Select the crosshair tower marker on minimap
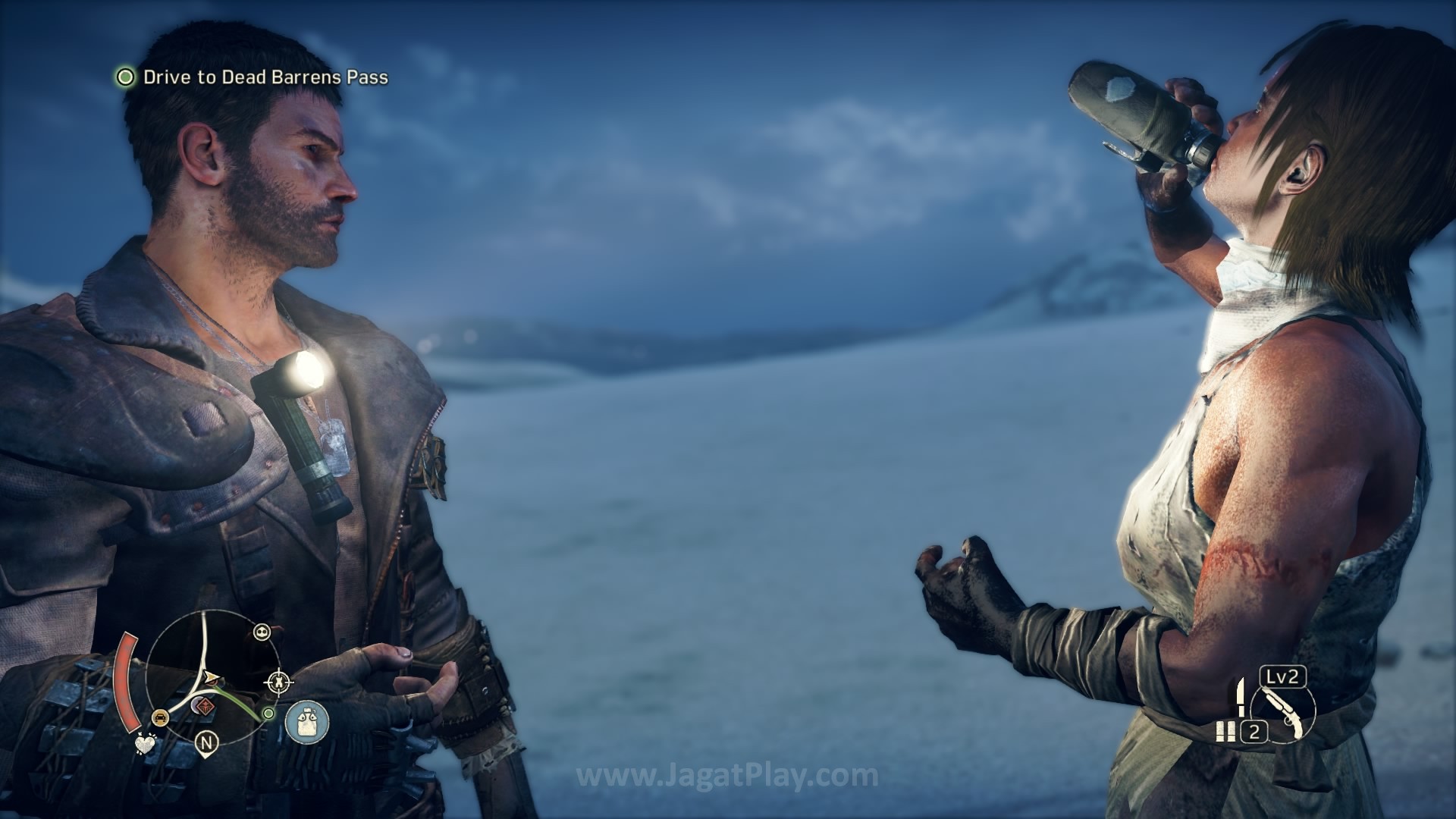This screenshot has height=819, width=1456. pyautogui.click(x=279, y=682)
